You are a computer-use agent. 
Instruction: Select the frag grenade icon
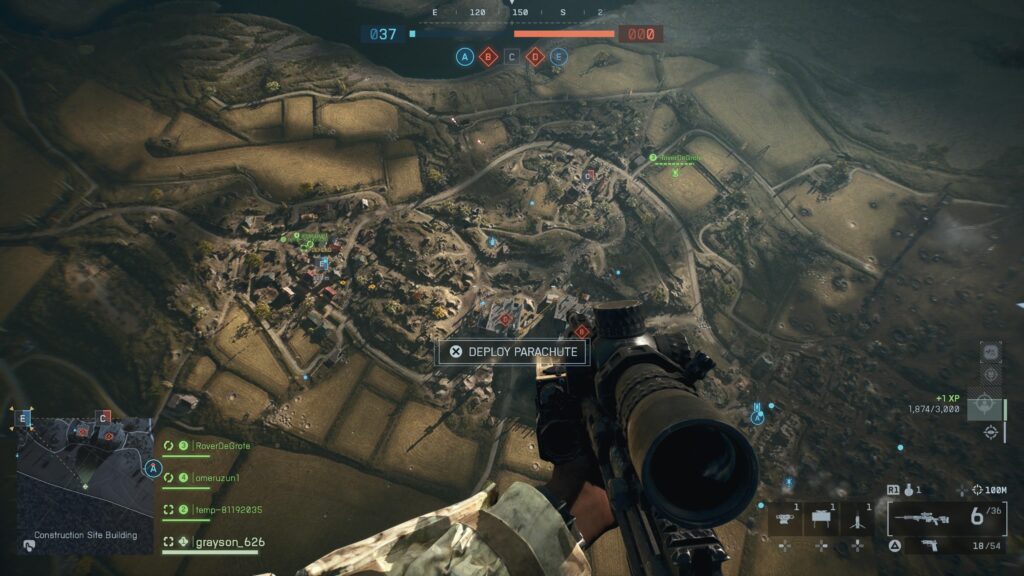click(x=908, y=491)
